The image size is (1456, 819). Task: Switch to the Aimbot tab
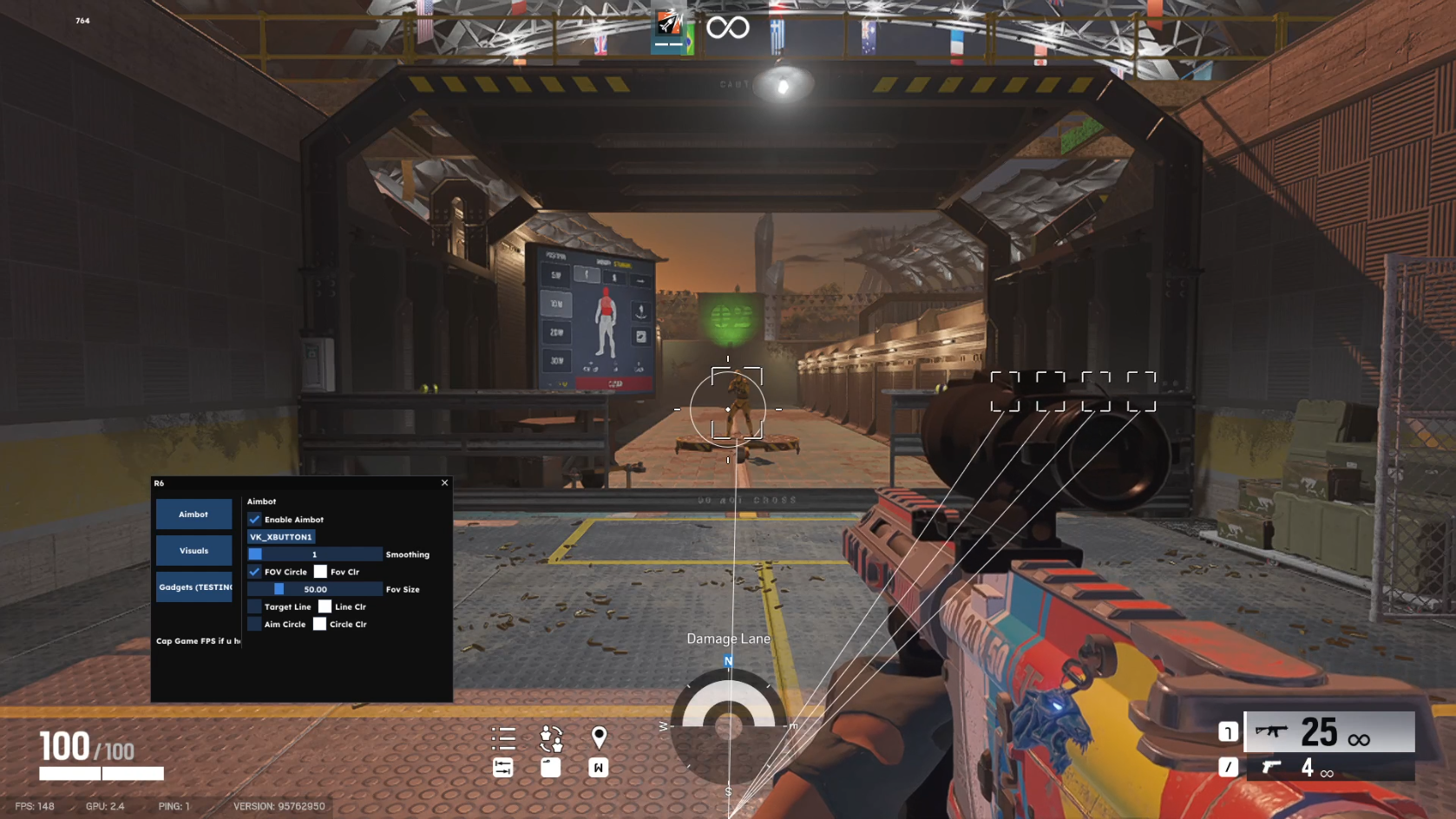coord(193,514)
